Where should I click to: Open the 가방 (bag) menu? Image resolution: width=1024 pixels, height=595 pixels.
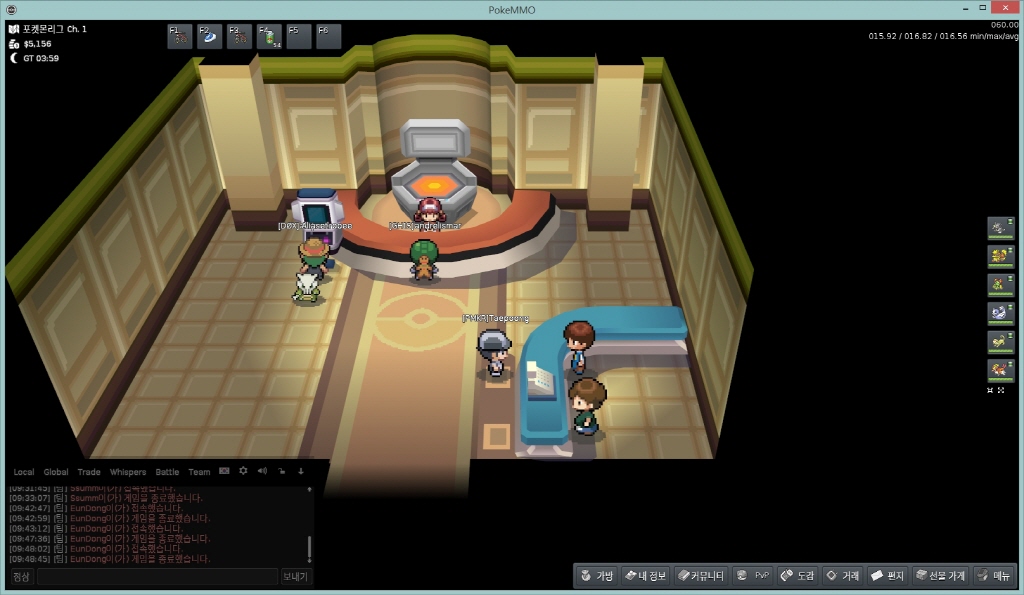point(596,576)
